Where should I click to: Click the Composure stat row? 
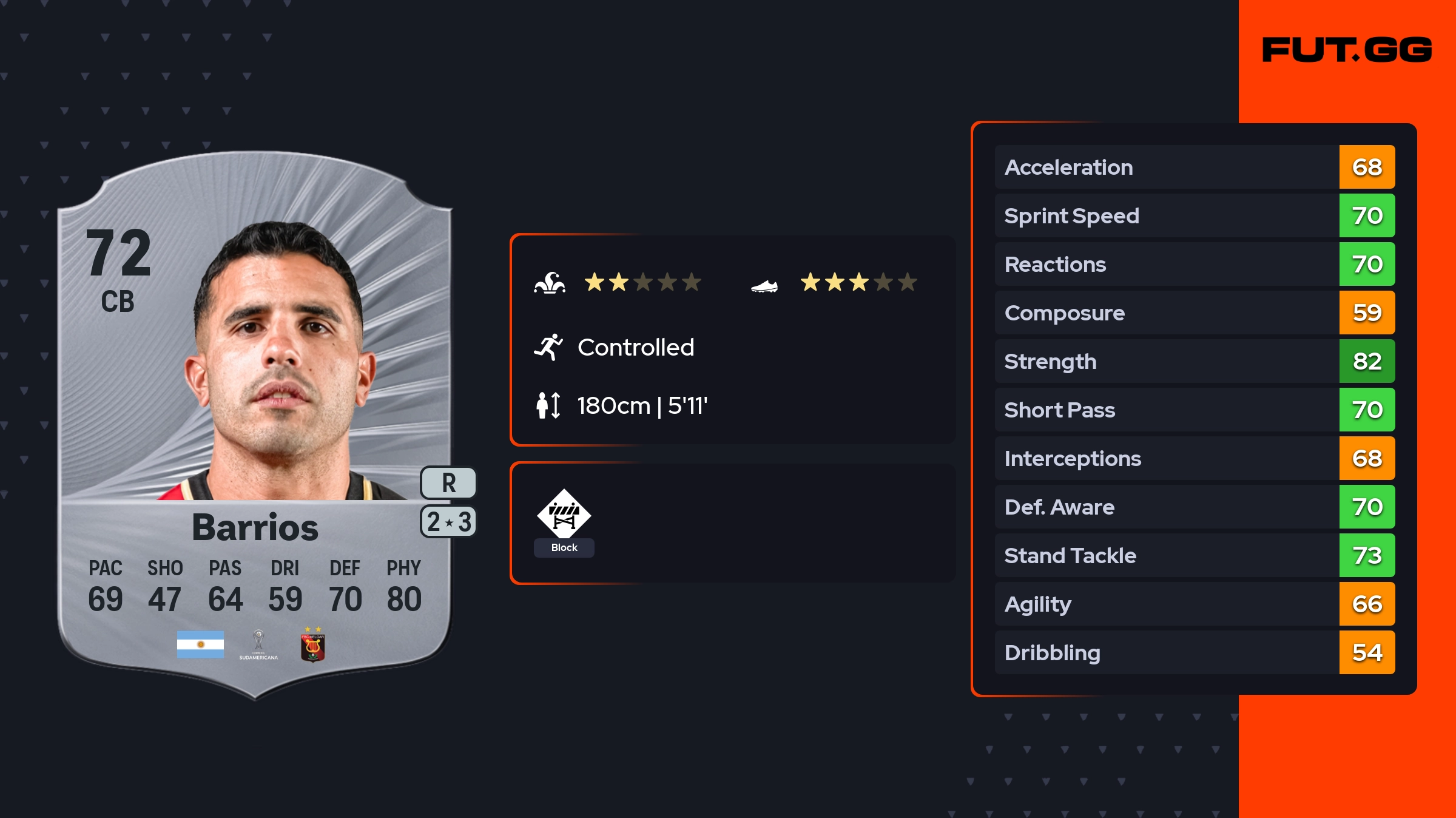(x=1194, y=313)
